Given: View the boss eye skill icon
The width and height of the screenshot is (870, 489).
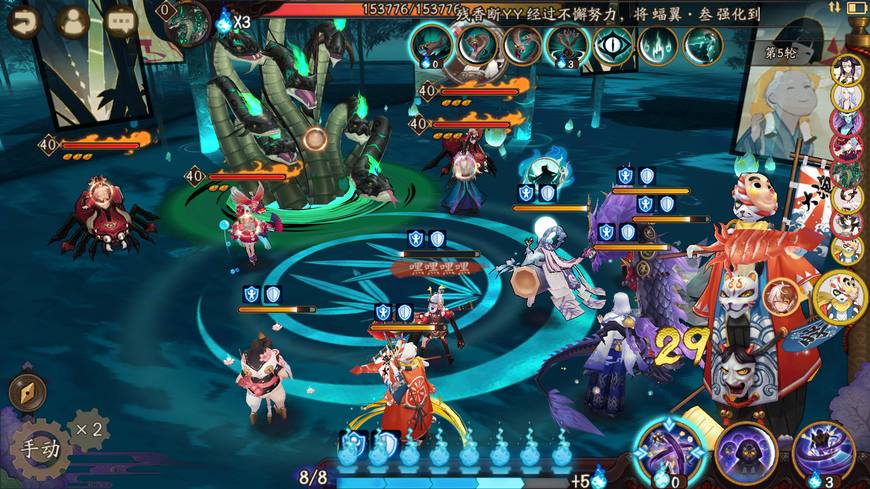Looking at the screenshot, I should point(613,45).
